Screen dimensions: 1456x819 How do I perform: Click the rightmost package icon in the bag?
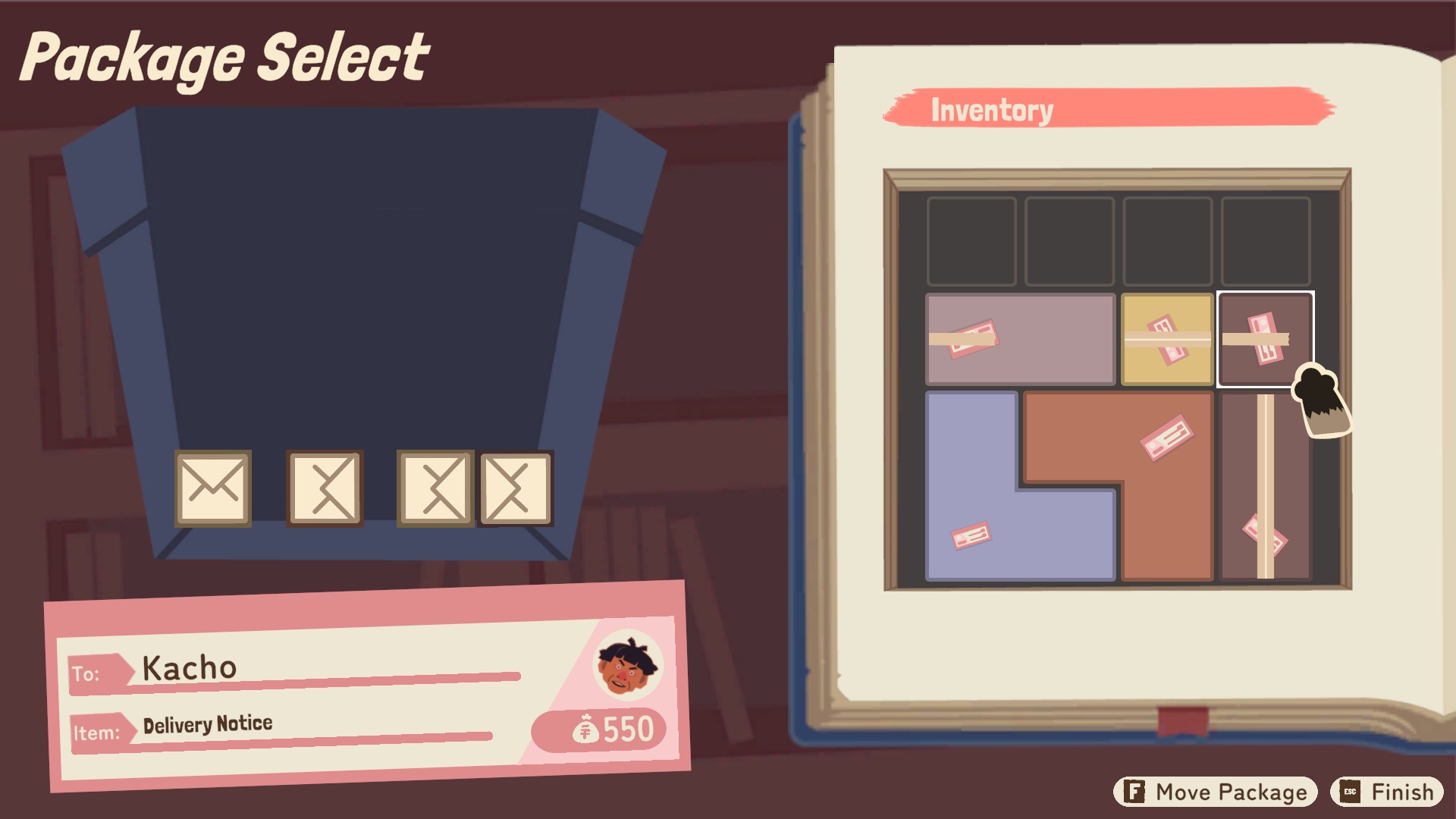point(515,489)
